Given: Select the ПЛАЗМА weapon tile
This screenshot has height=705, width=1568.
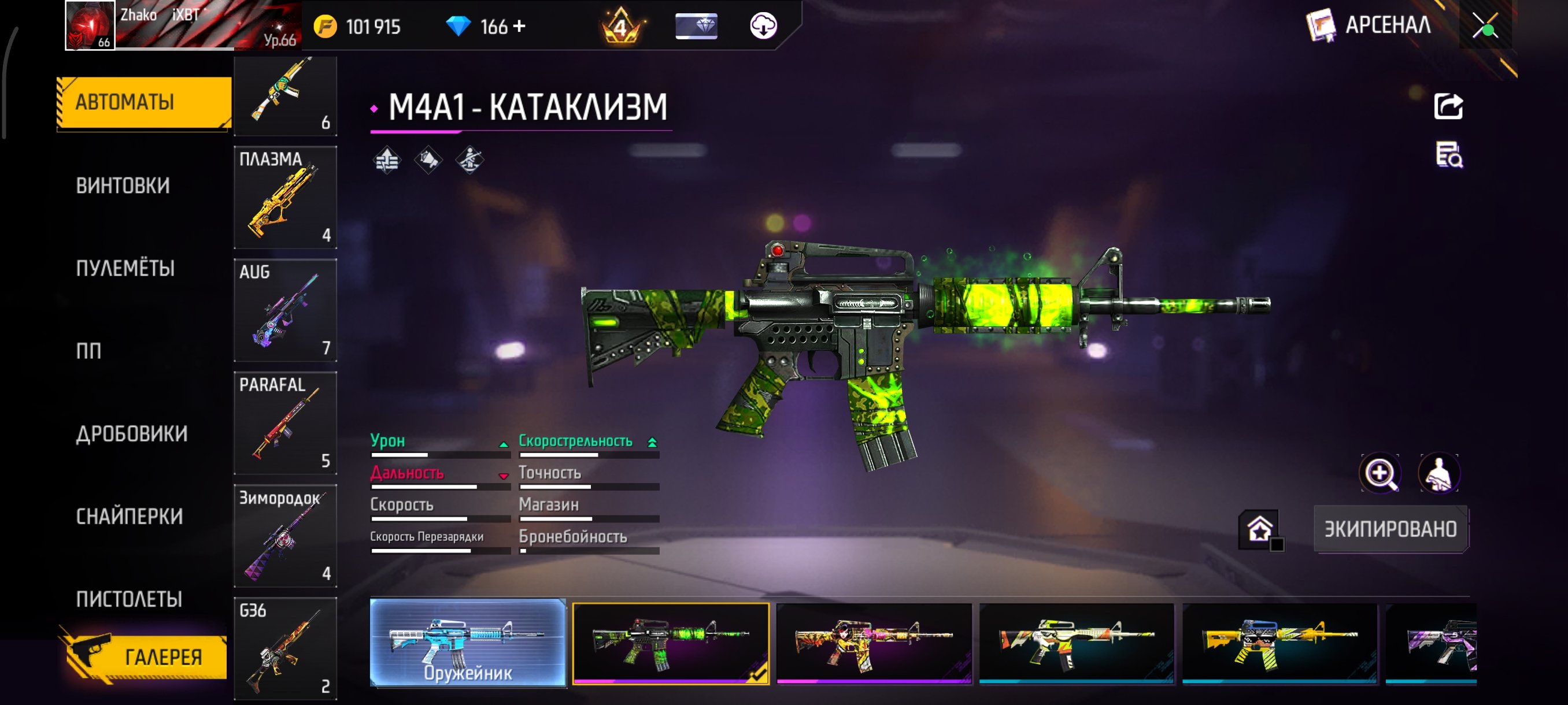Looking at the screenshot, I should [285, 198].
